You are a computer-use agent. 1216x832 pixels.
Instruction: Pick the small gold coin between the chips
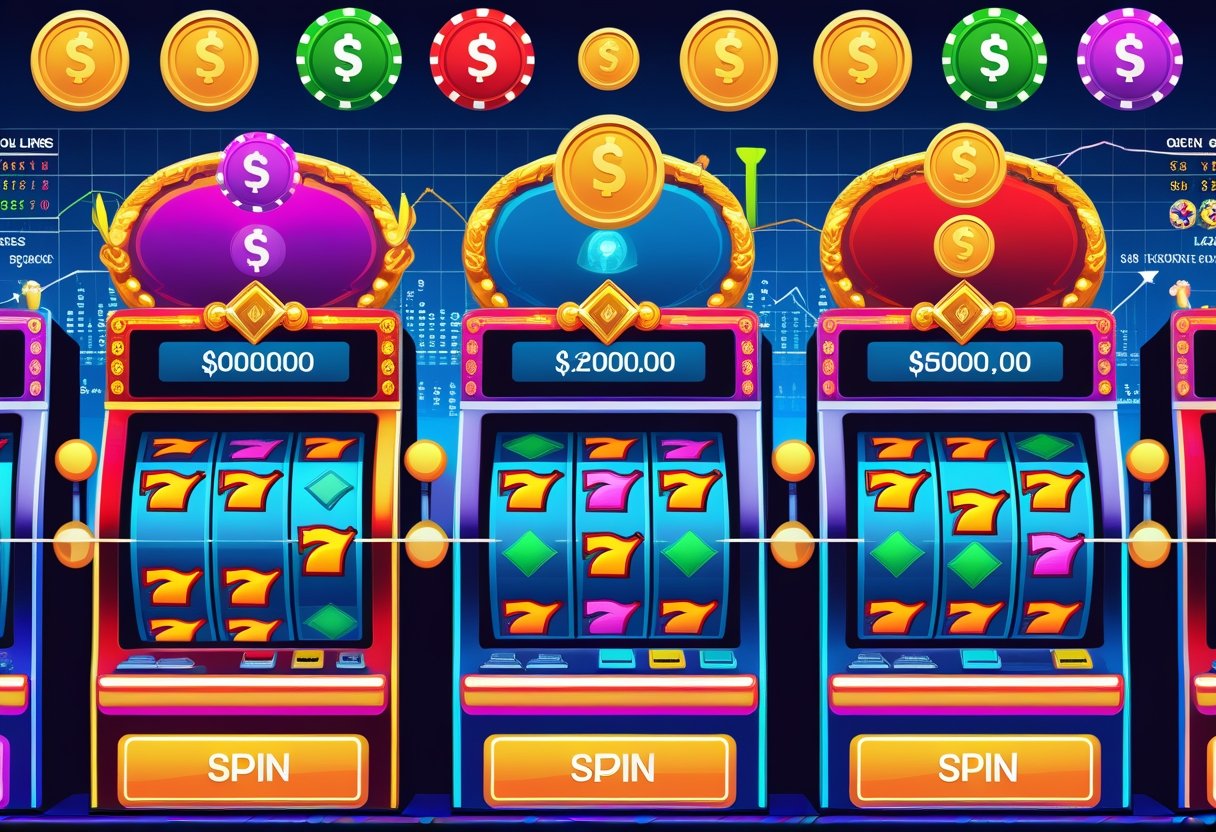608,59
